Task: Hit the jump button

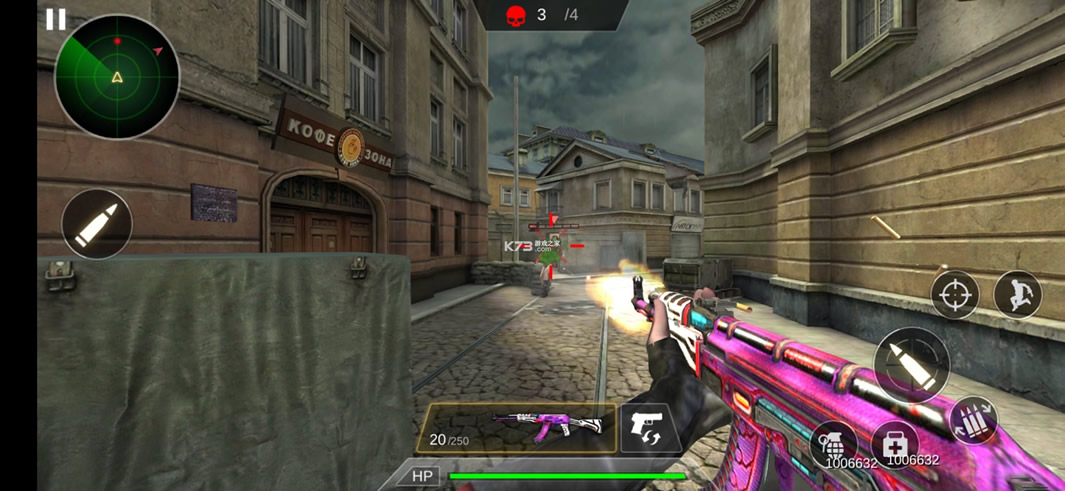Action: point(1018,295)
